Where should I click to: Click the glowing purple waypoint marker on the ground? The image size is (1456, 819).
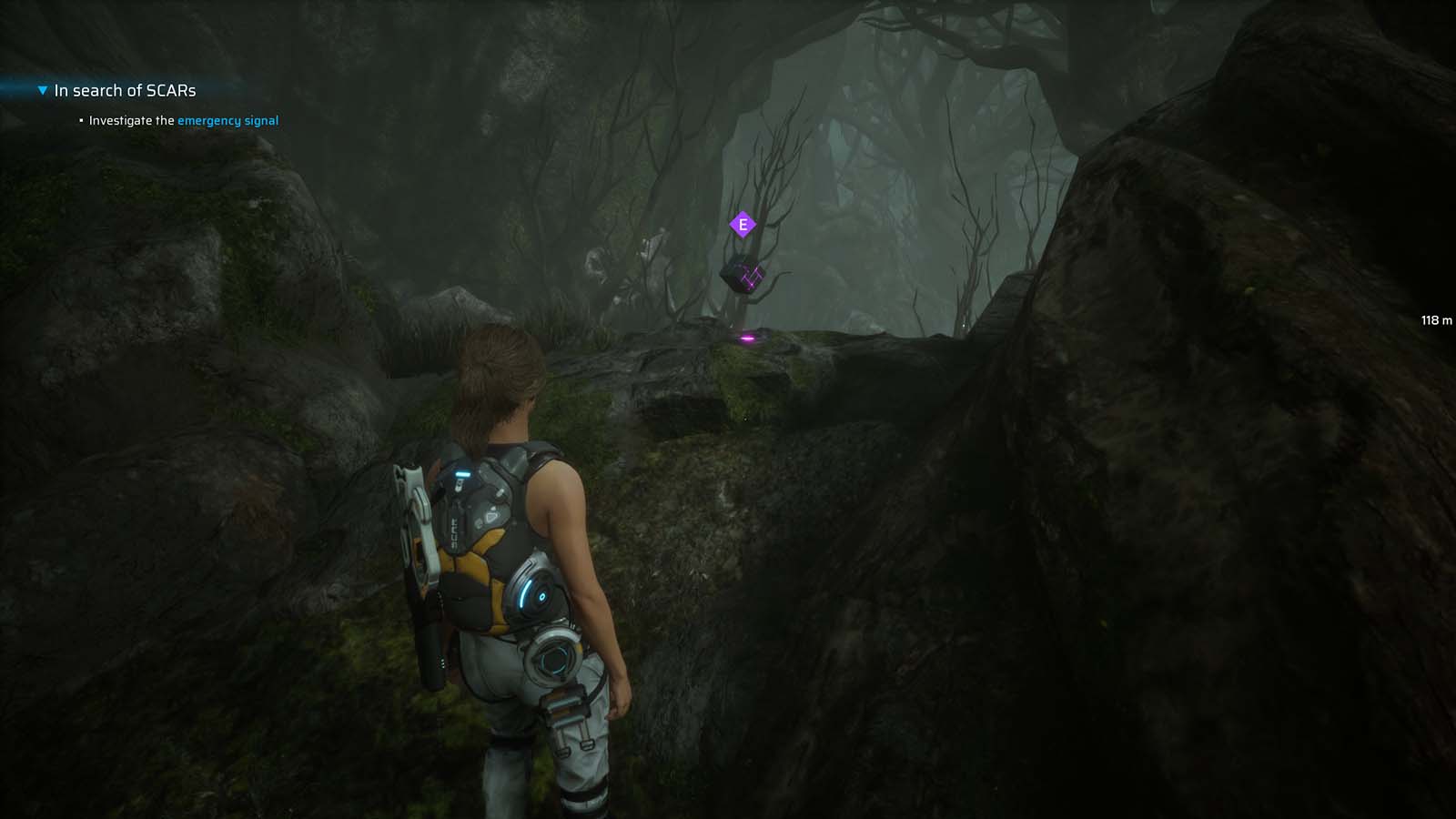tap(746, 337)
